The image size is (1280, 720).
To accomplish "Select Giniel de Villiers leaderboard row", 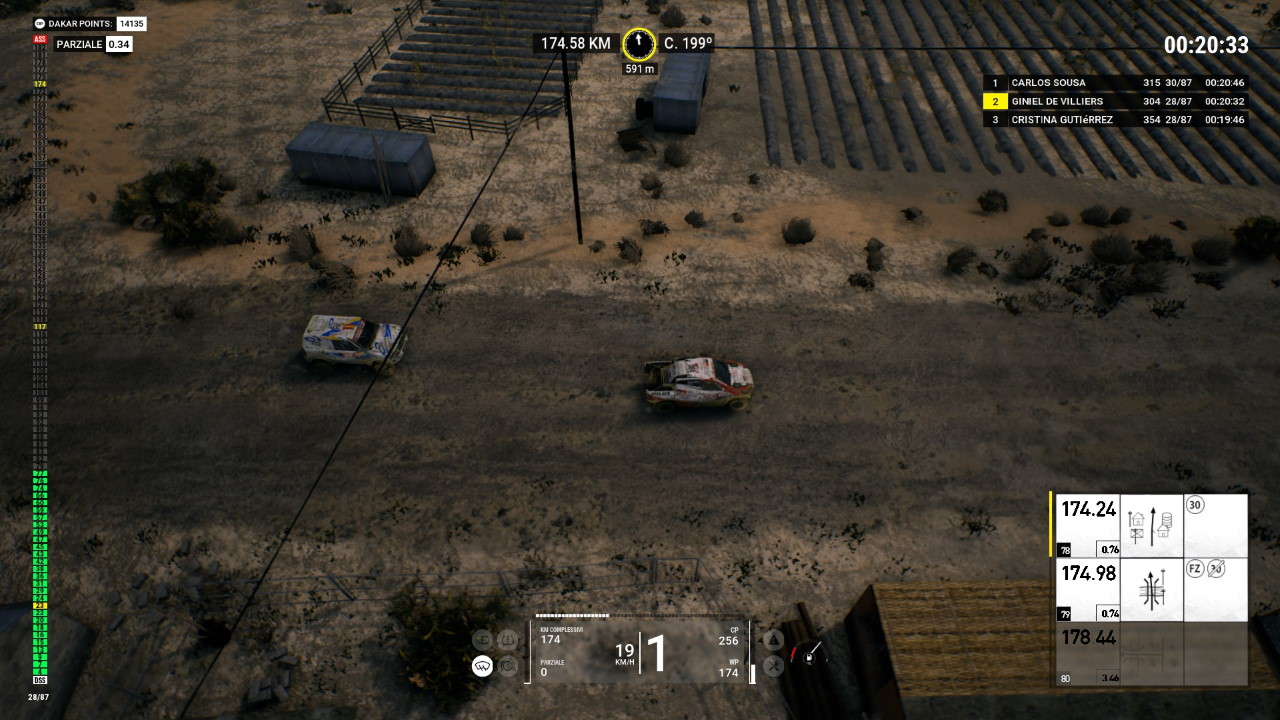I will pyautogui.click(x=1116, y=101).
